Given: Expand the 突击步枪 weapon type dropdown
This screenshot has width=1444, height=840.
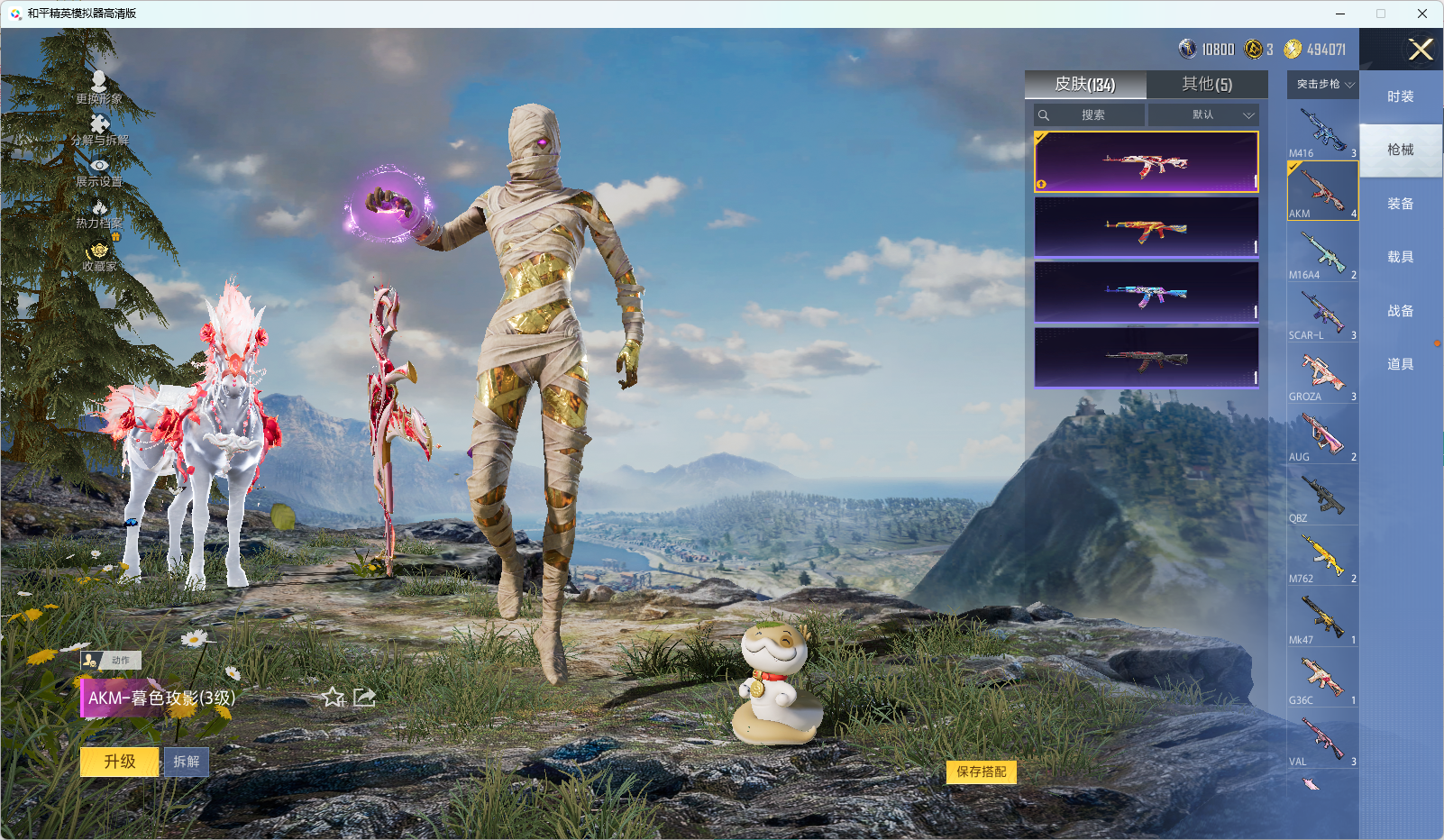Looking at the screenshot, I should pyautogui.click(x=1322, y=85).
